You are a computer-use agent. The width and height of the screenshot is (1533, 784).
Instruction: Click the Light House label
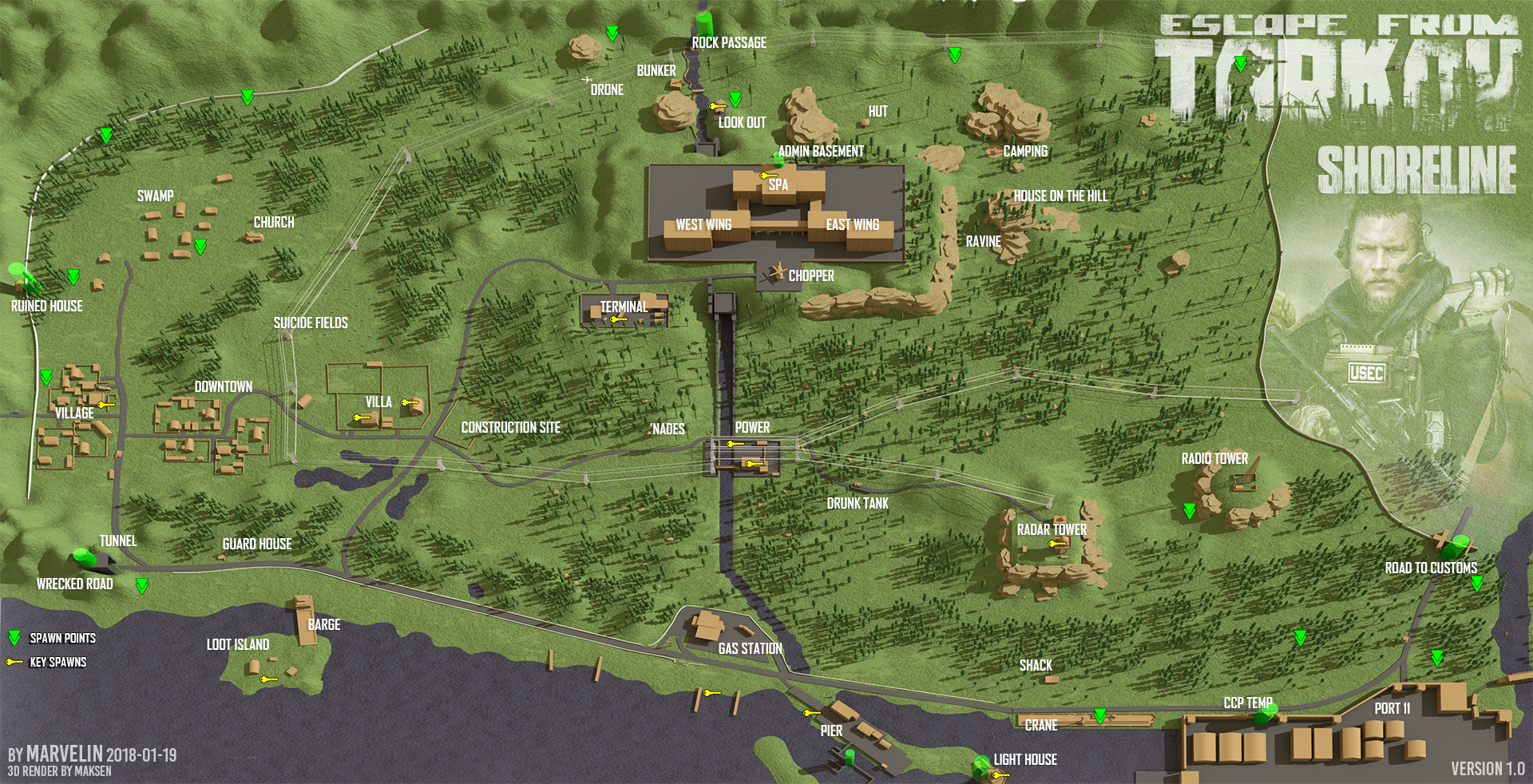(x=1025, y=759)
